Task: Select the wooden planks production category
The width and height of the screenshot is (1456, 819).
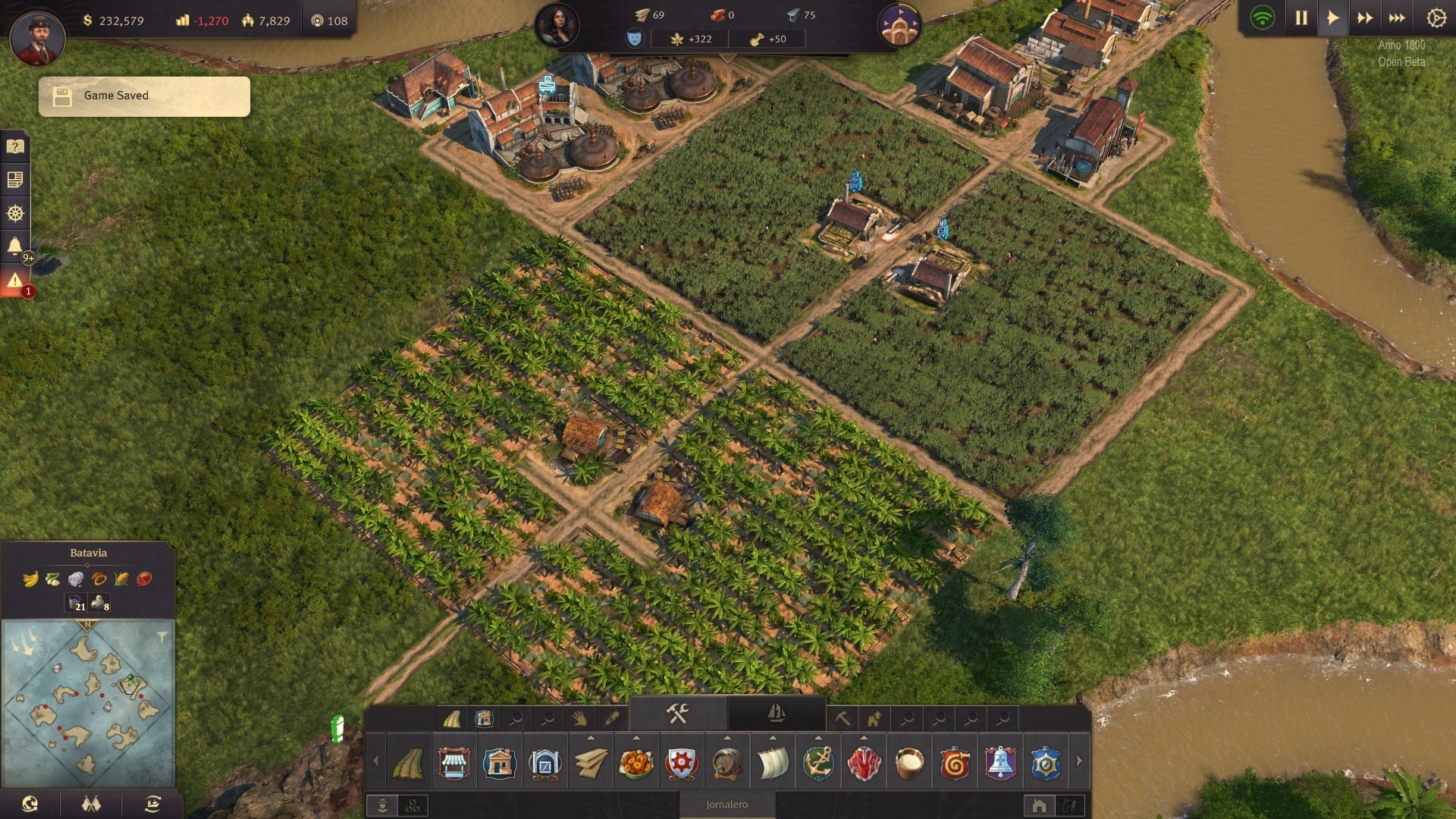Action: click(591, 763)
